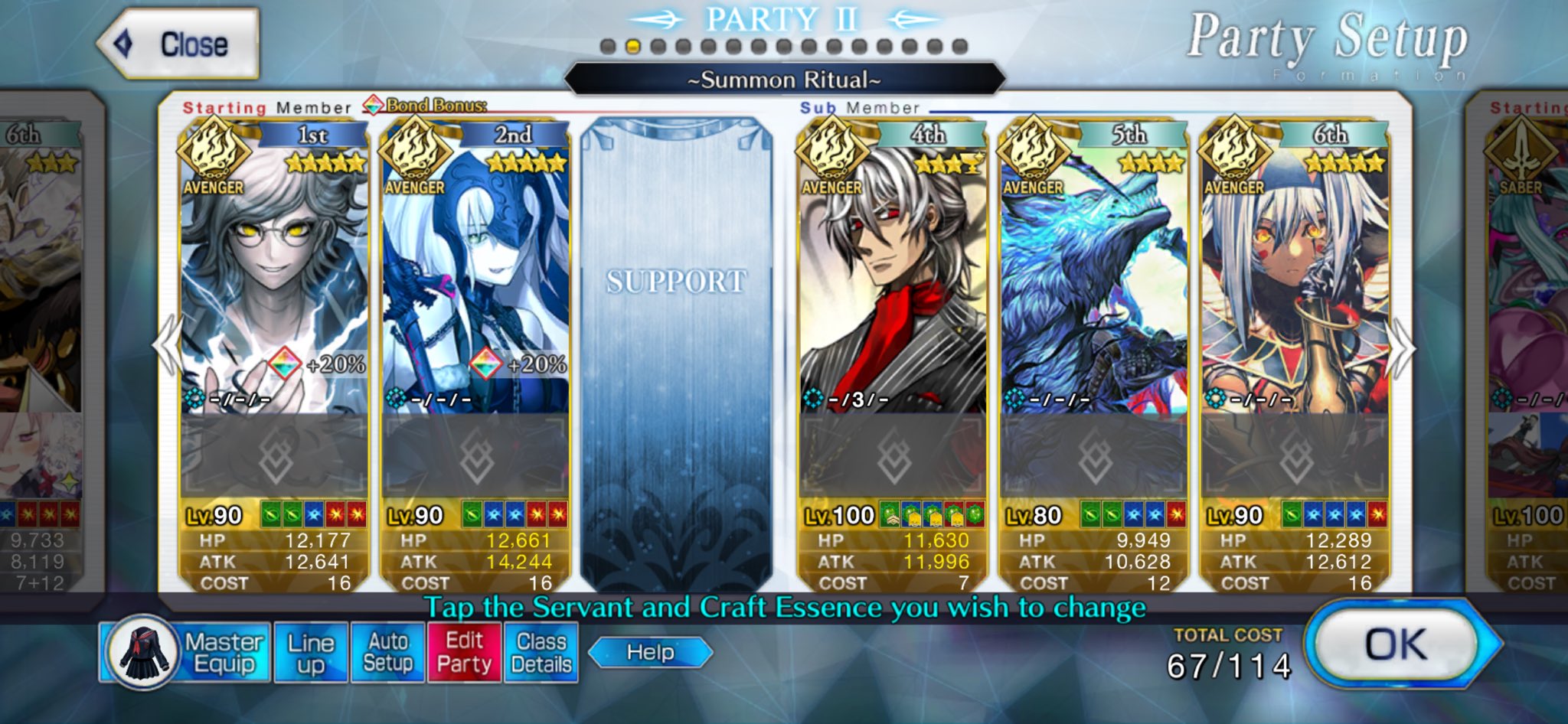Switch to the next party with right arrow
Screen dimensions: 1568x724
tap(1403, 348)
